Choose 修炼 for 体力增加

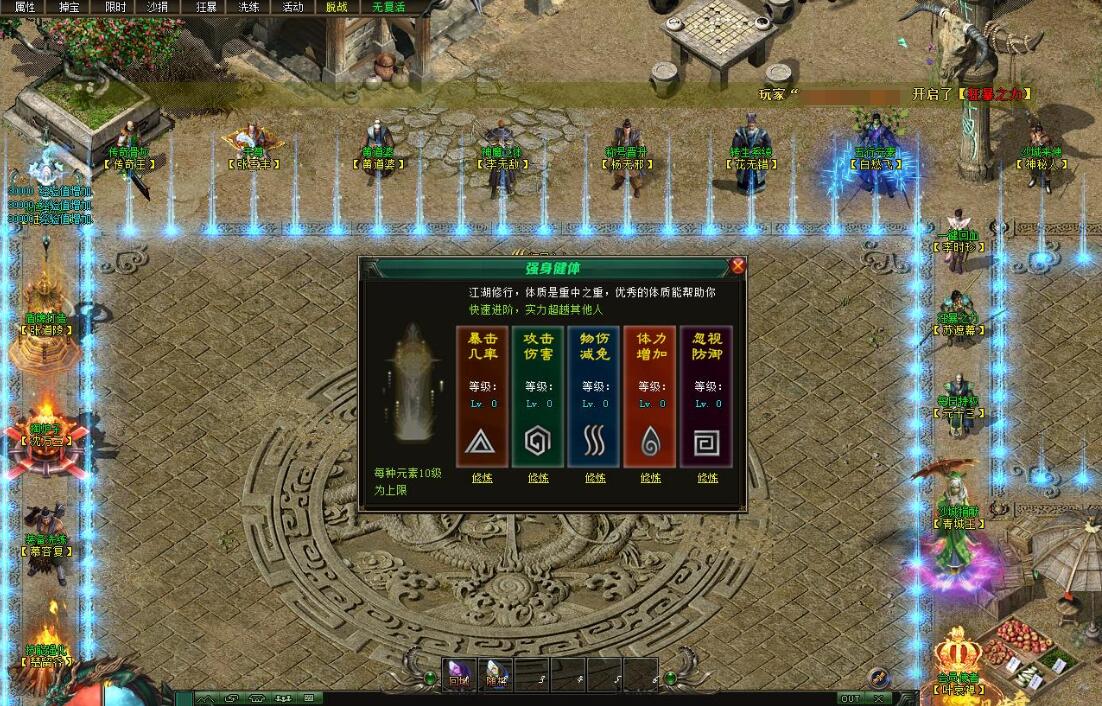click(651, 478)
